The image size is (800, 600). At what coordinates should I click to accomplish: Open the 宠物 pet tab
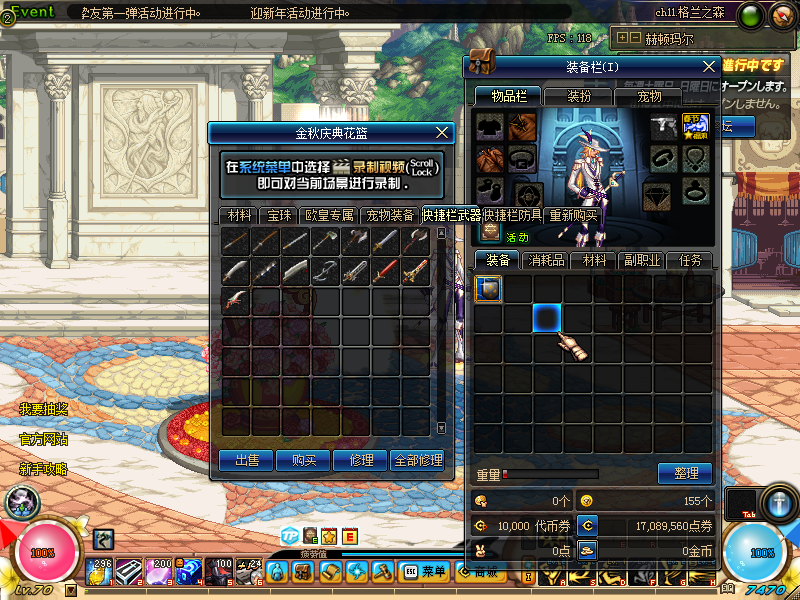pyautogui.click(x=649, y=96)
